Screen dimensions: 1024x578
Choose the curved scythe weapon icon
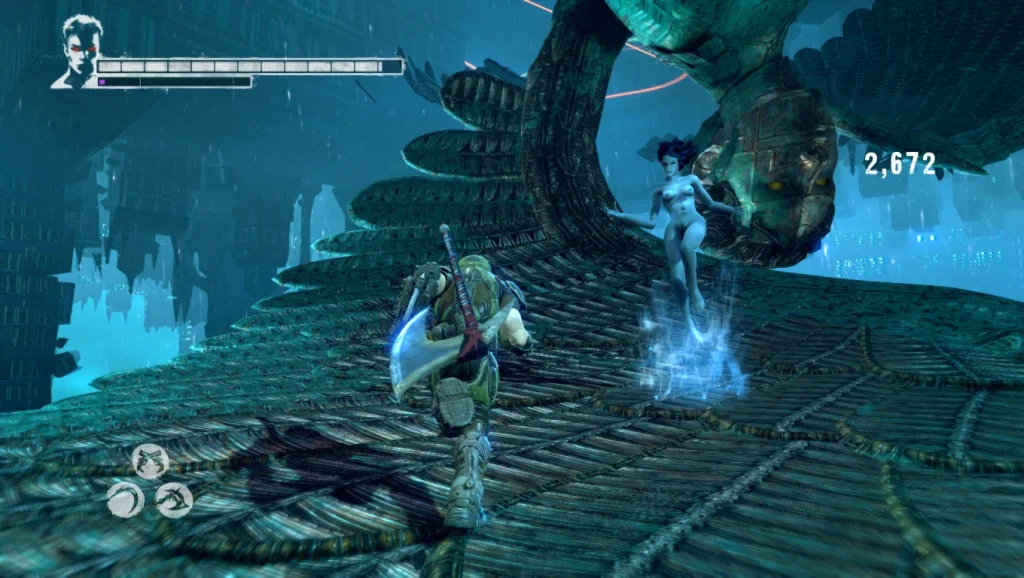125,499
